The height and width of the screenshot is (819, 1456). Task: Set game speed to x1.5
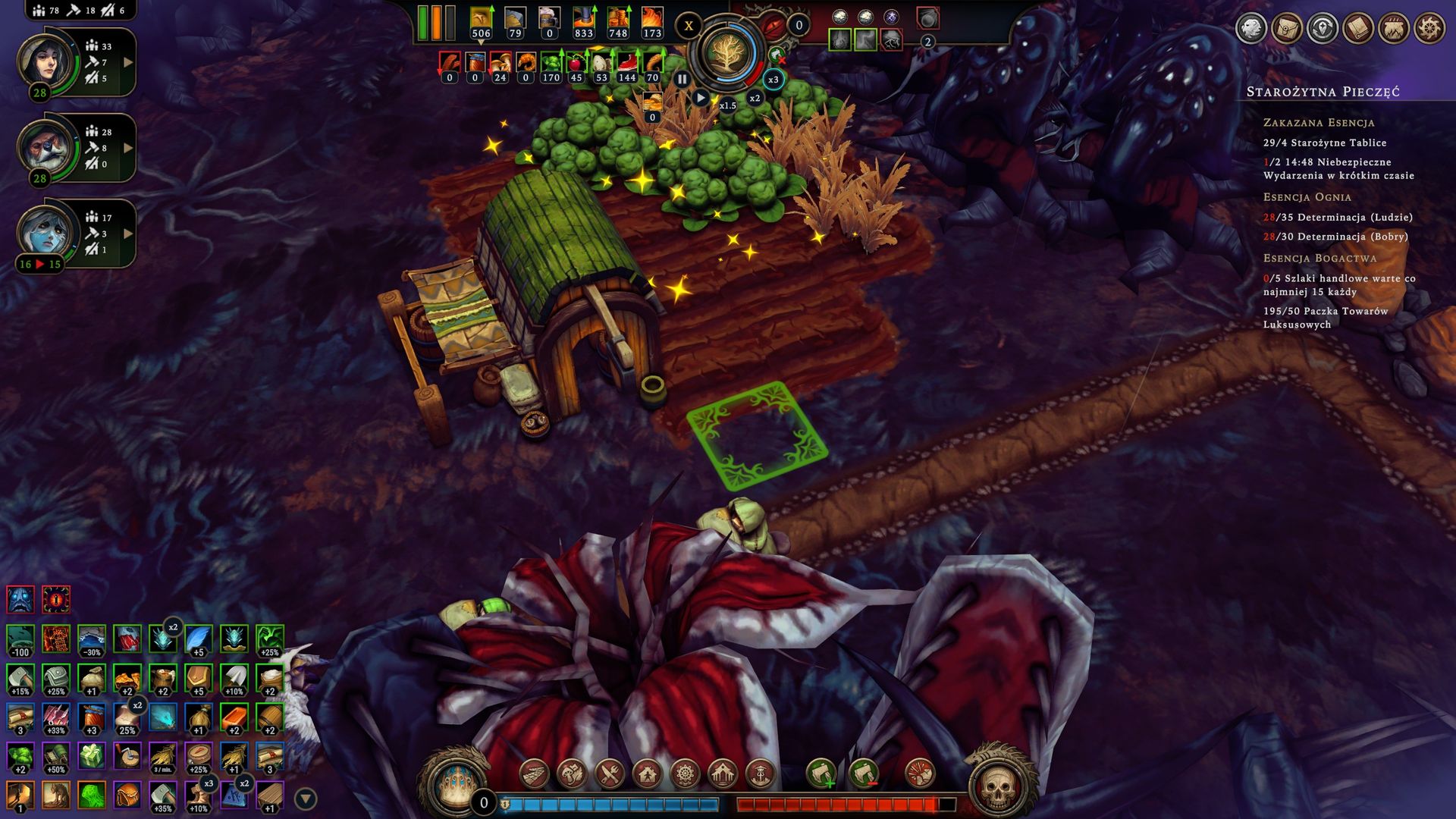tap(727, 105)
